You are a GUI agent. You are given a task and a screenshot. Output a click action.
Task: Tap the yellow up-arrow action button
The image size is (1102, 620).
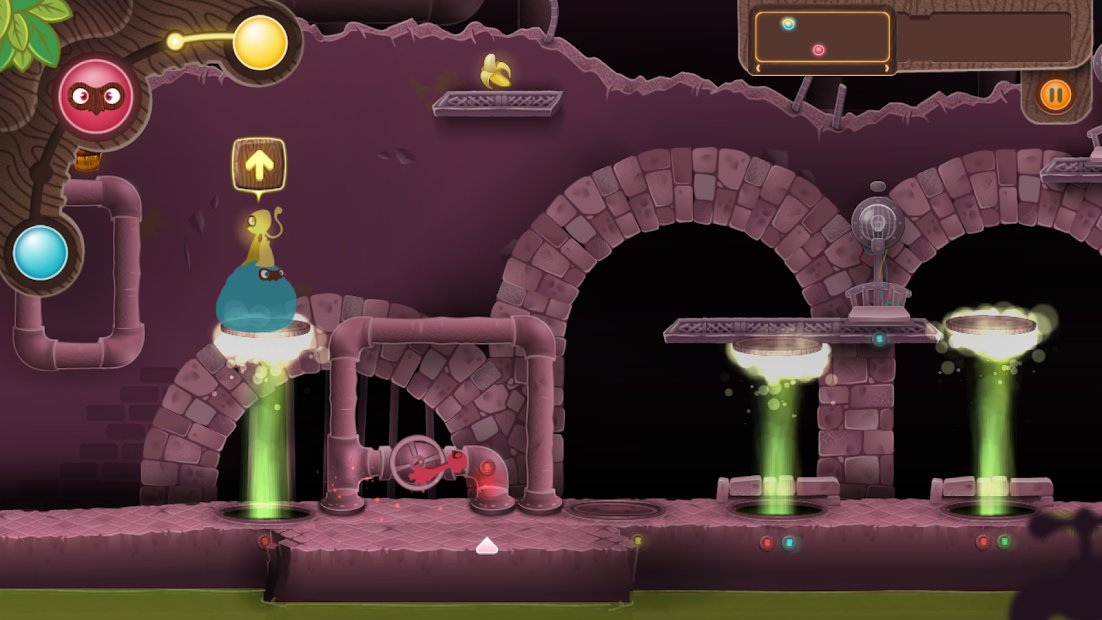click(x=259, y=165)
